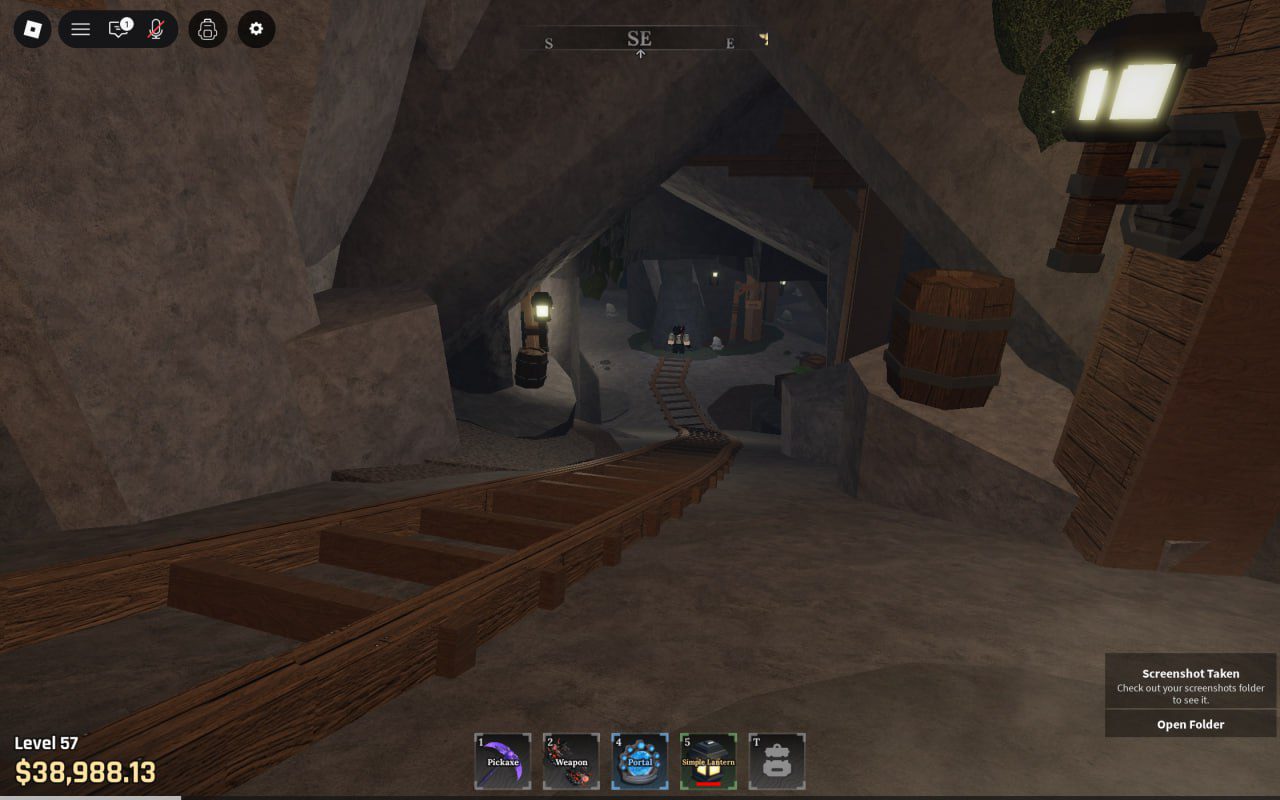This screenshot has width=1280, height=800.
Task: Open the Roblox settings gear
Action: point(255,29)
